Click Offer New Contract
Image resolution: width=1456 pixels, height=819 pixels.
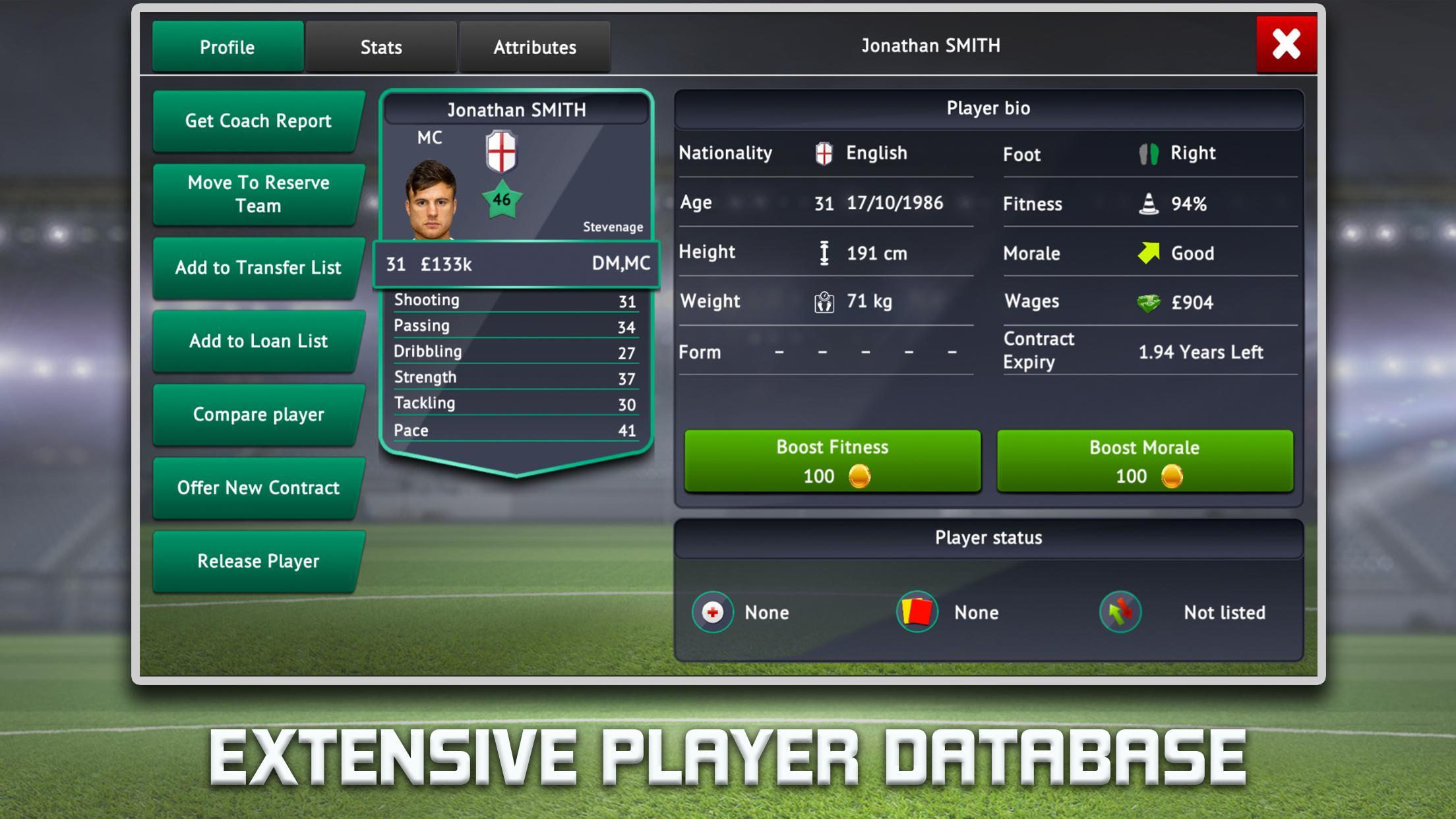[258, 488]
